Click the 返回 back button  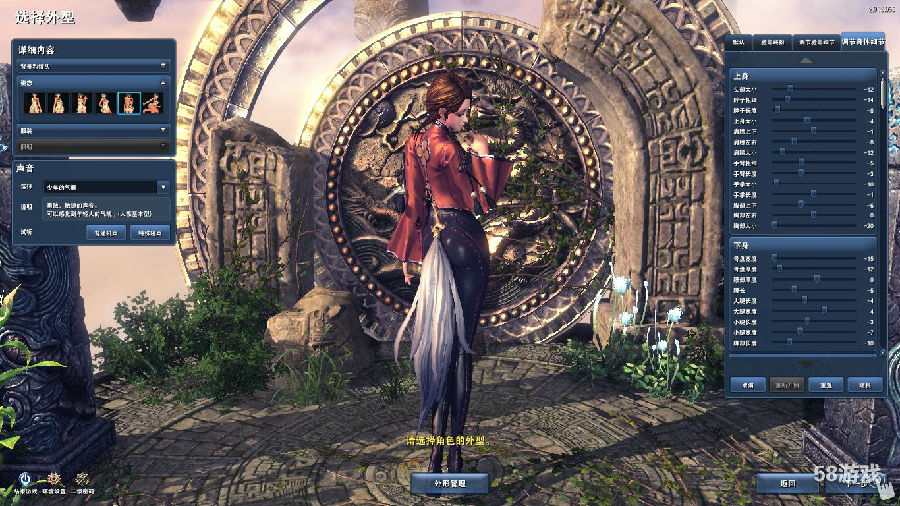(x=789, y=482)
